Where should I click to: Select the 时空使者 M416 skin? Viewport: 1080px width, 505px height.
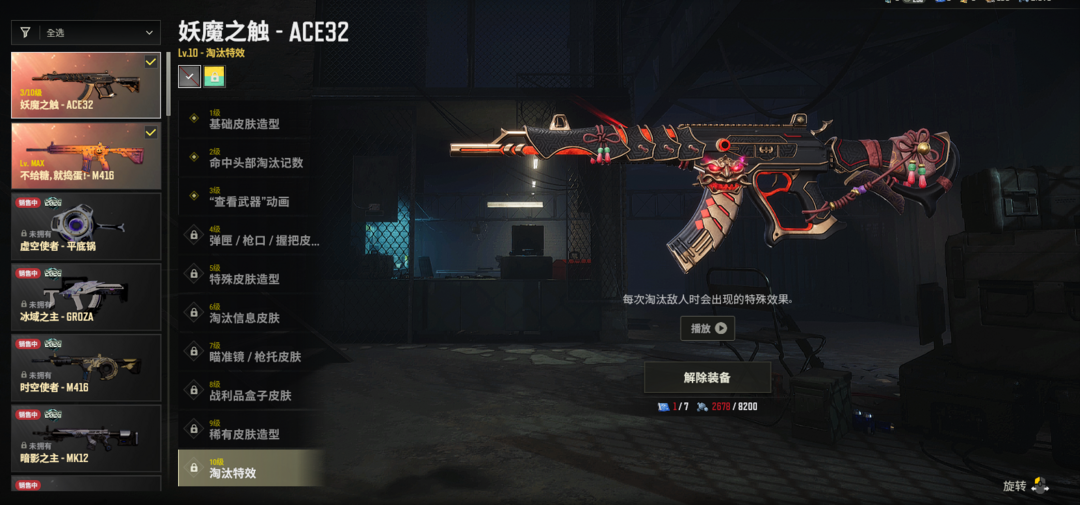86,367
